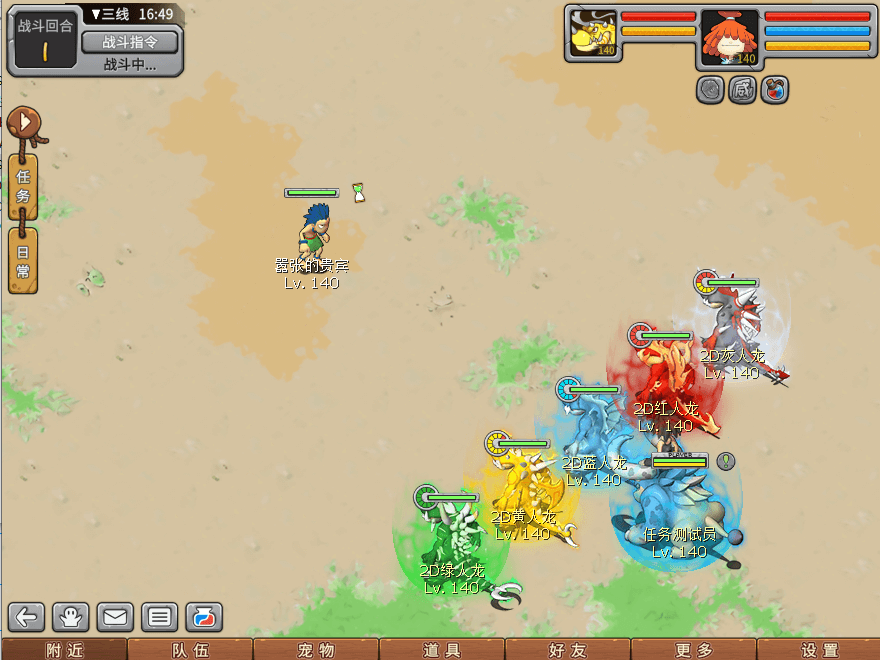880x660 pixels.
Task: Select the yellow dragon pet portrait
Action: click(x=593, y=34)
